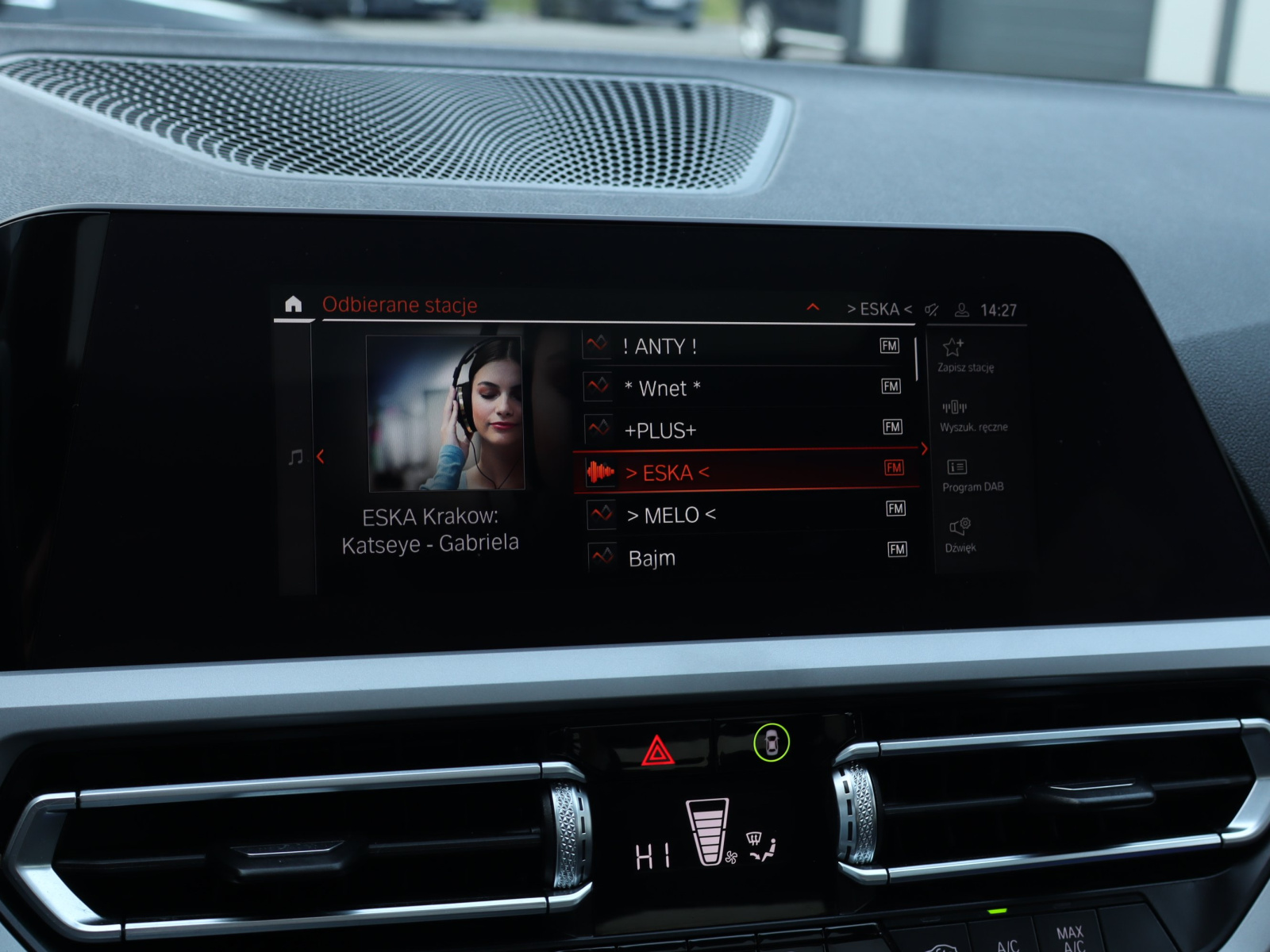Show the Program DAB guide
The image size is (1270, 952).
(972, 475)
